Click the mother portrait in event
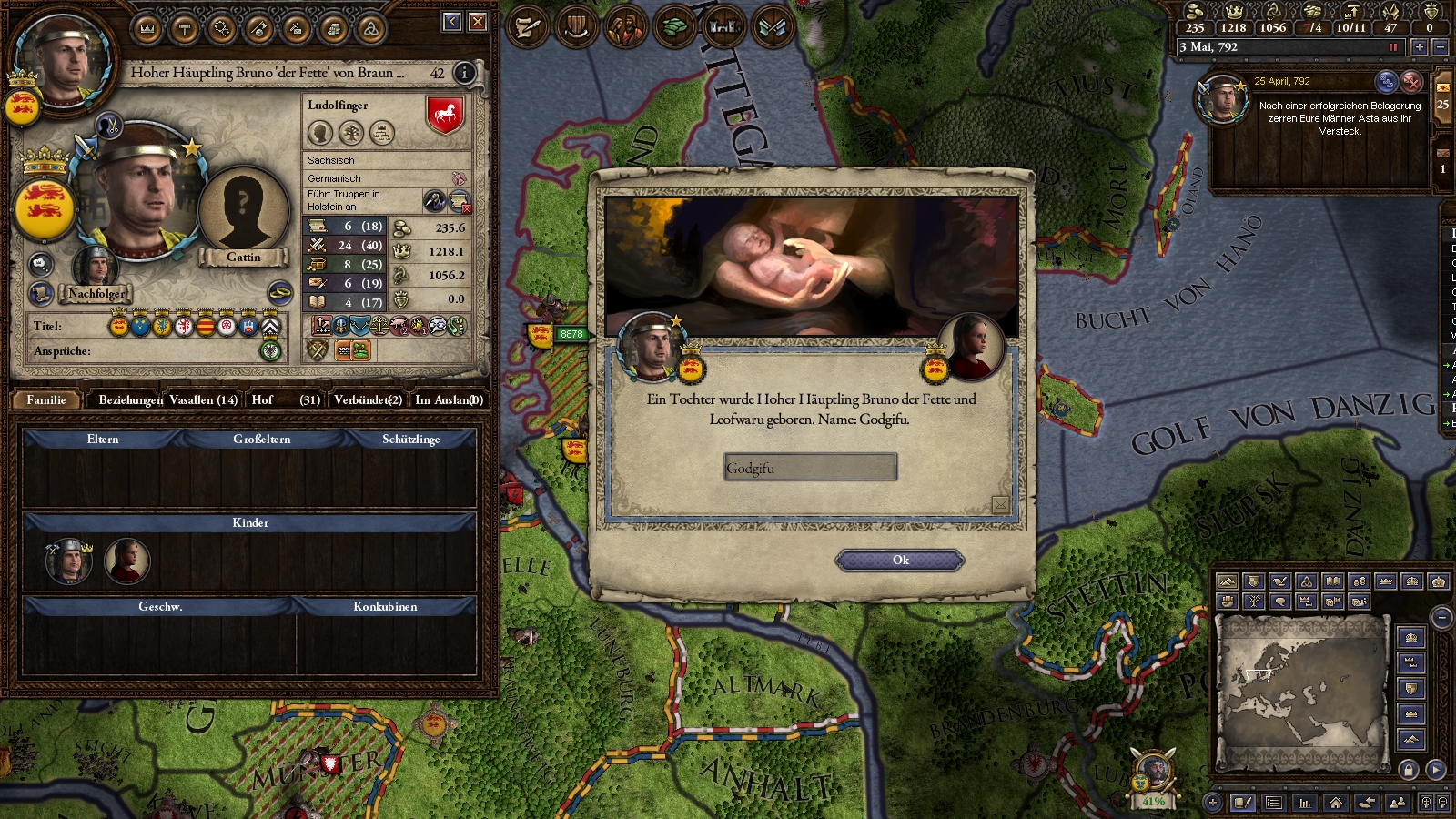The image size is (1456, 819). 972,346
